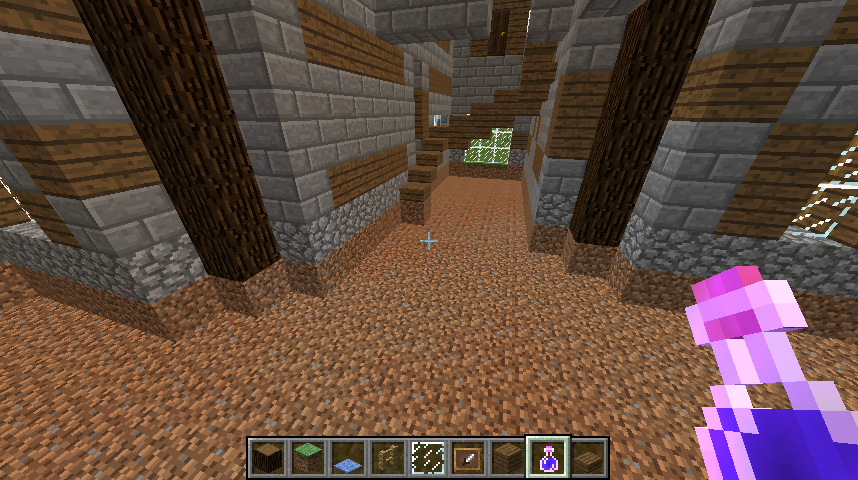This screenshot has height=480, width=858.
Task: Select the wooden planks block slot
Action: pyautogui.click(x=508, y=457)
